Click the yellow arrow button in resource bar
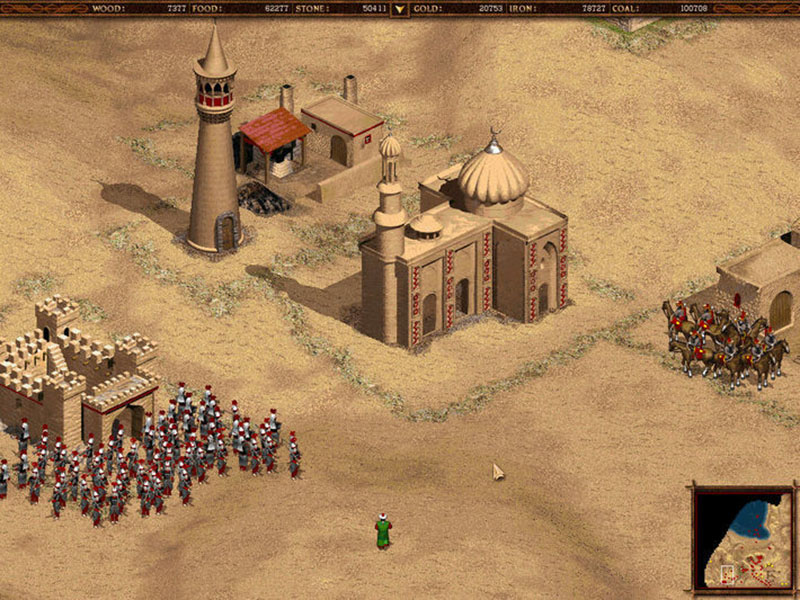This screenshot has width=800, height=600. [400, 9]
